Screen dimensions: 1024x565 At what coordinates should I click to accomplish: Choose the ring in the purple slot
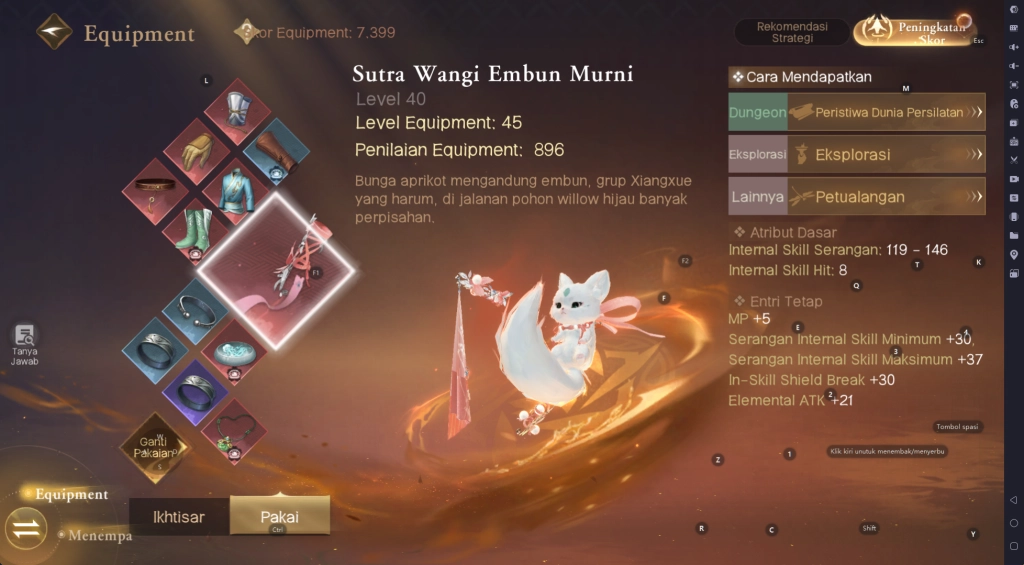click(196, 390)
